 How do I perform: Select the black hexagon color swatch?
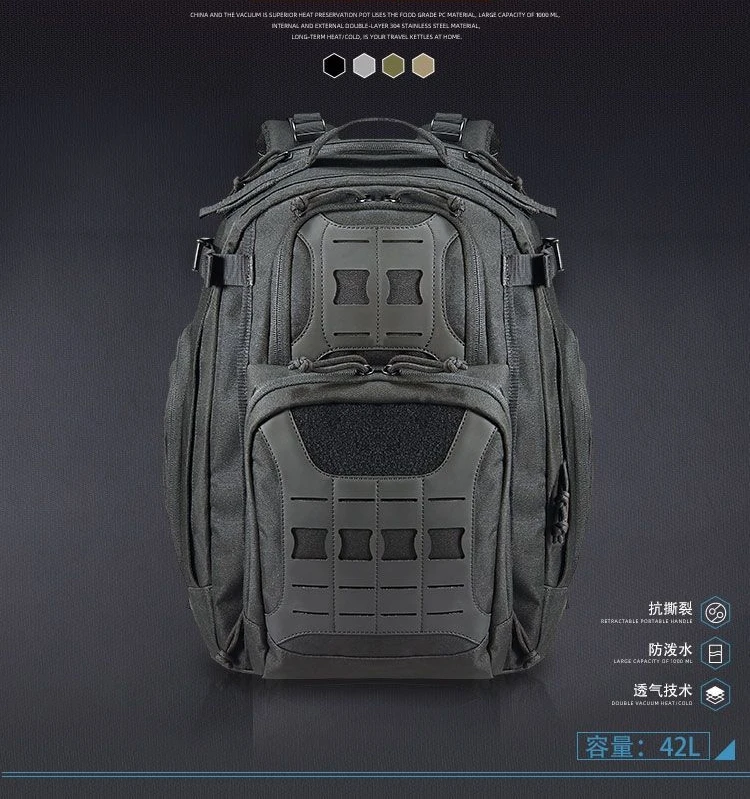pyautogui.click(x=333, y=66)
